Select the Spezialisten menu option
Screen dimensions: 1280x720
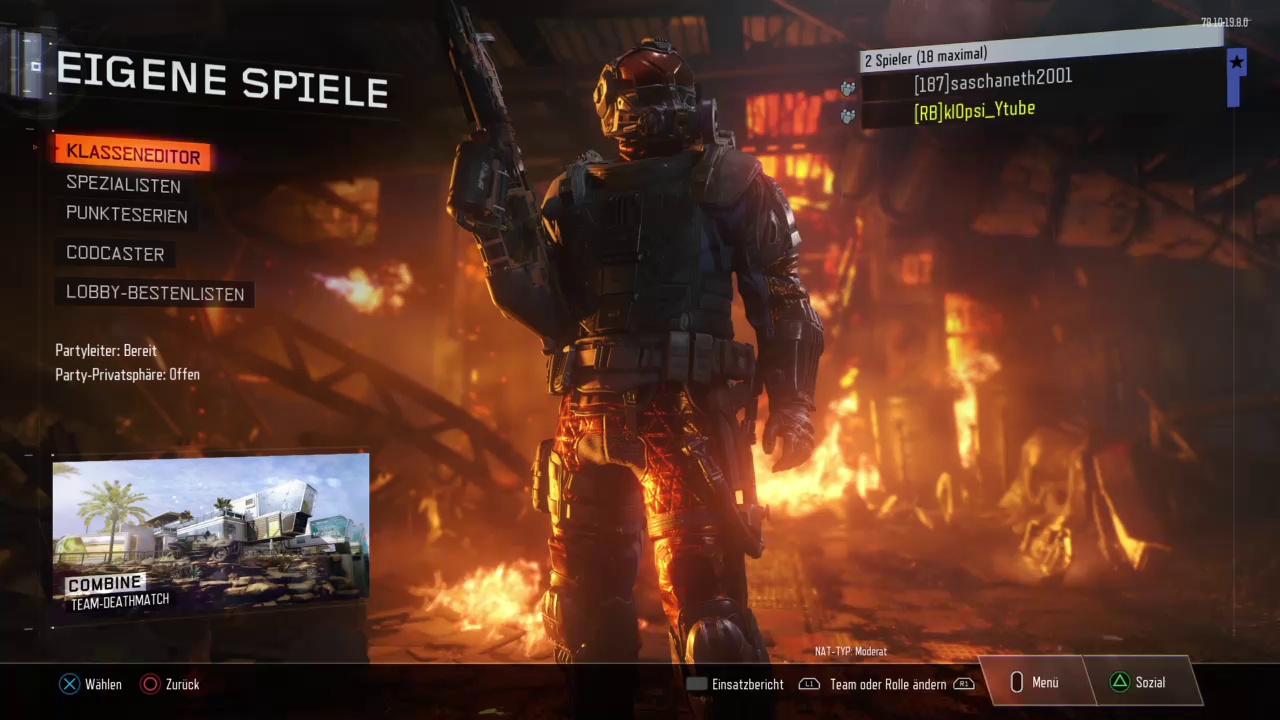tap(123, 185)
